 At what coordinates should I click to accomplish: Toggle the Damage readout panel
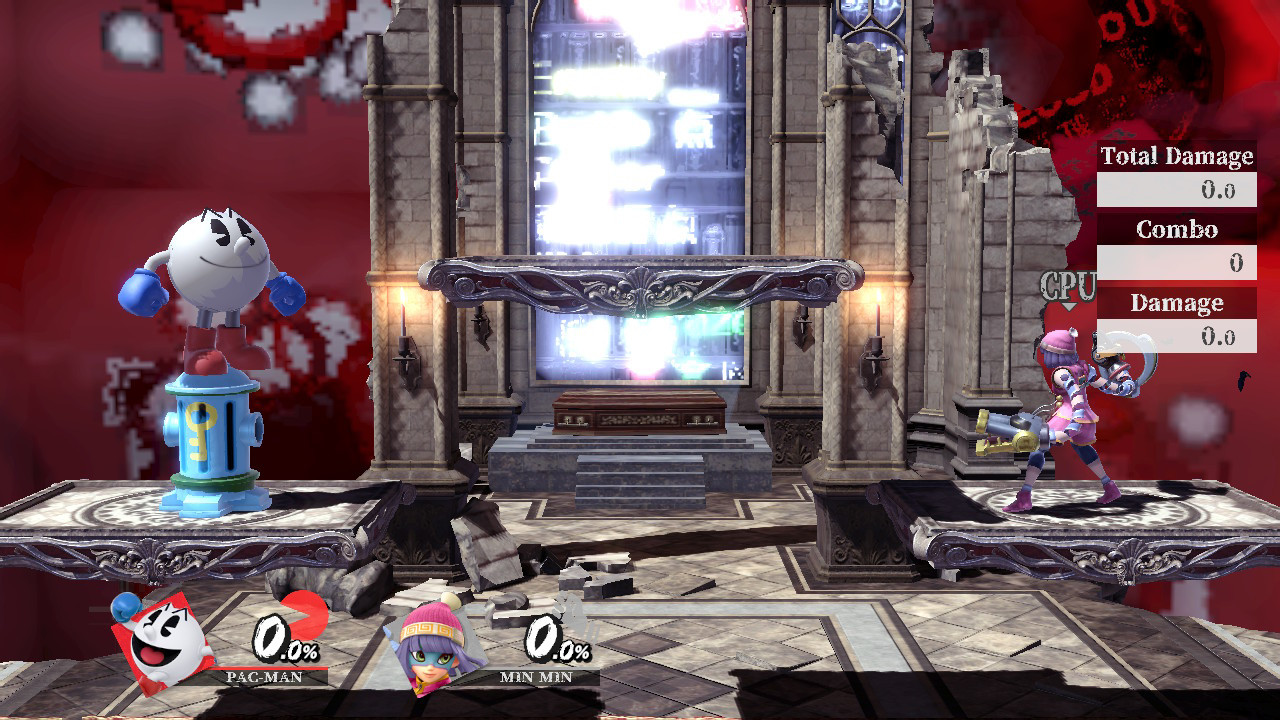click(x=1176, y=303)
